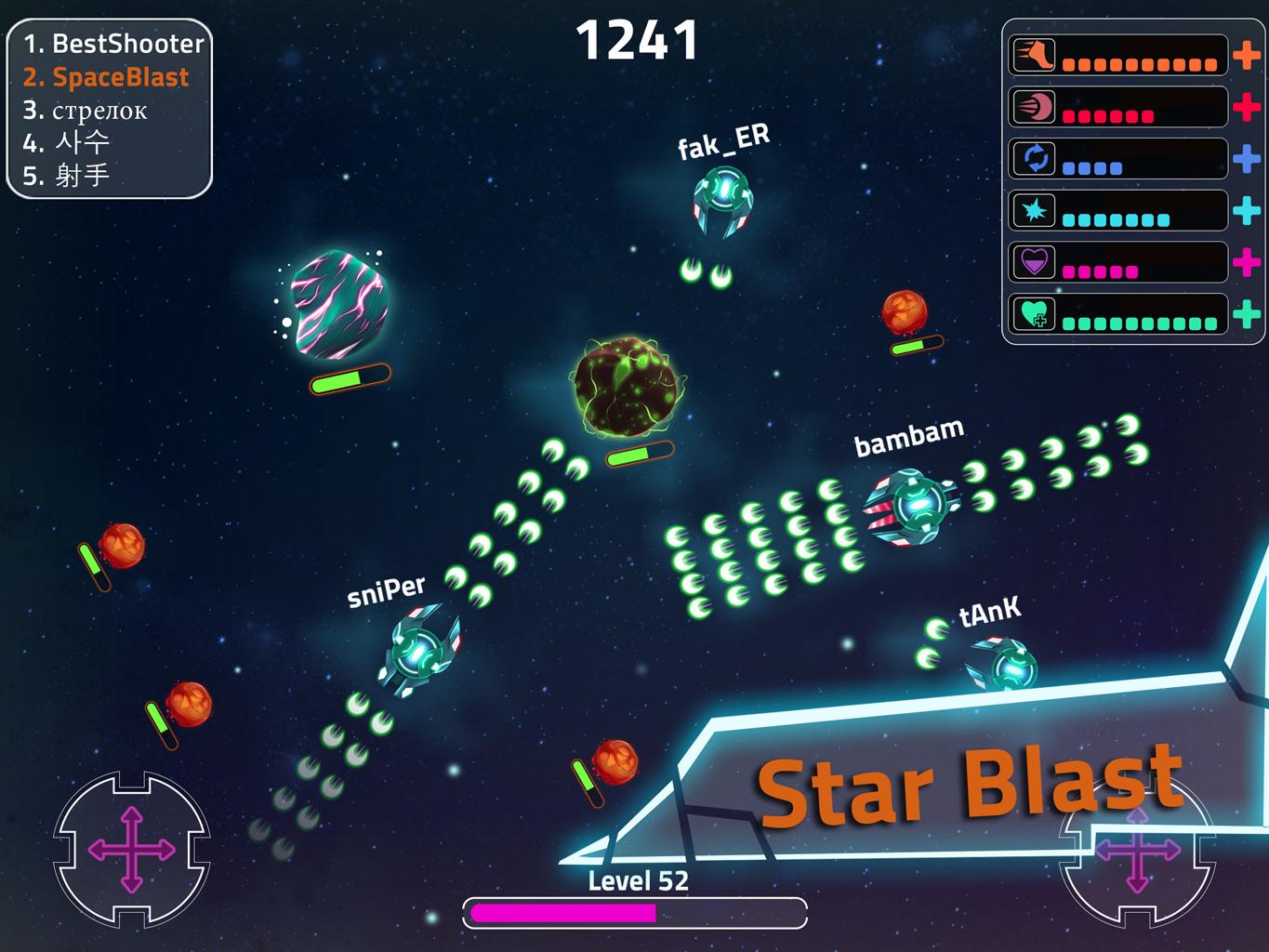
Task: Click the damage burst-star upgrade icon
Action: click(1034, 211)
